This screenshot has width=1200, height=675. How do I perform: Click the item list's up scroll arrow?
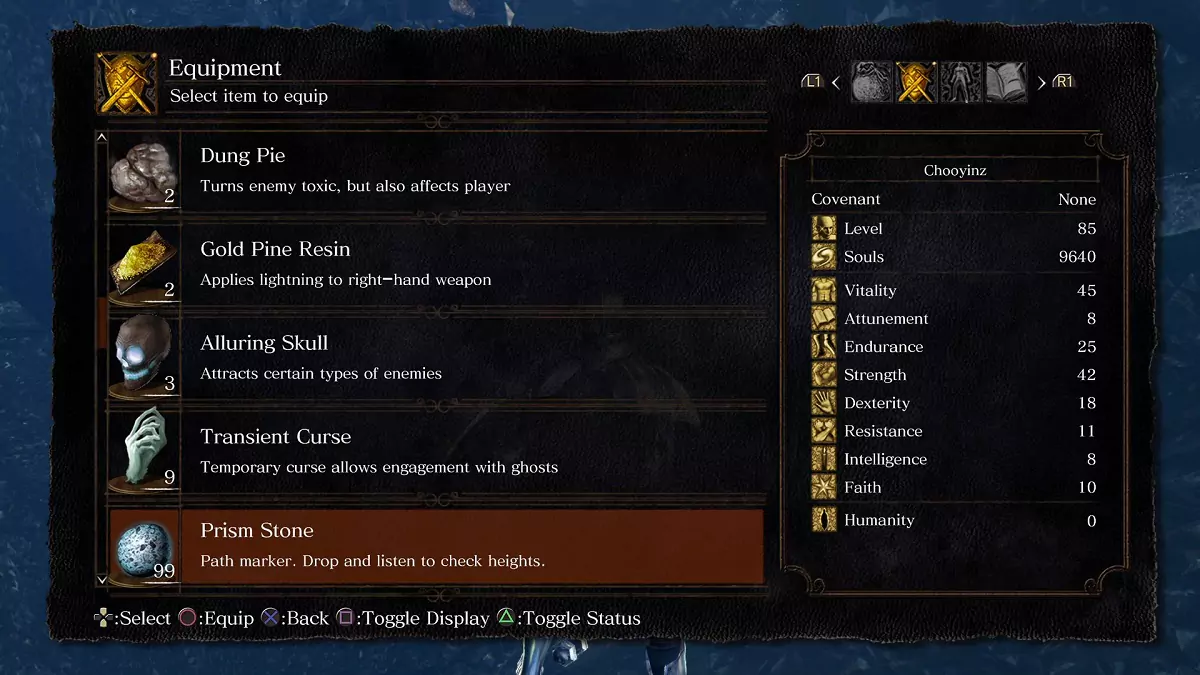pyautogui.click(x=101, y=138)
